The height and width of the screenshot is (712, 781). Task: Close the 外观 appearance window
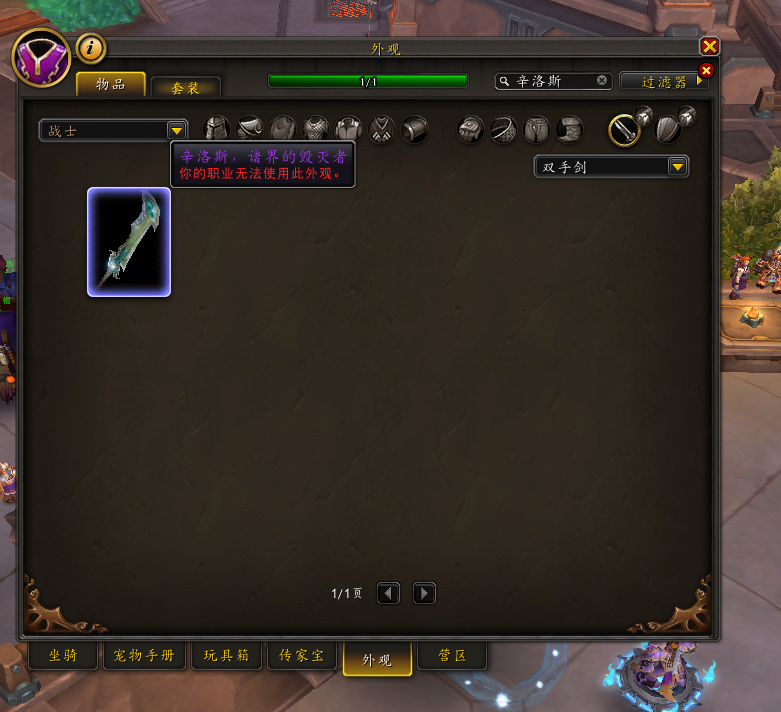(x=709, y=46)
